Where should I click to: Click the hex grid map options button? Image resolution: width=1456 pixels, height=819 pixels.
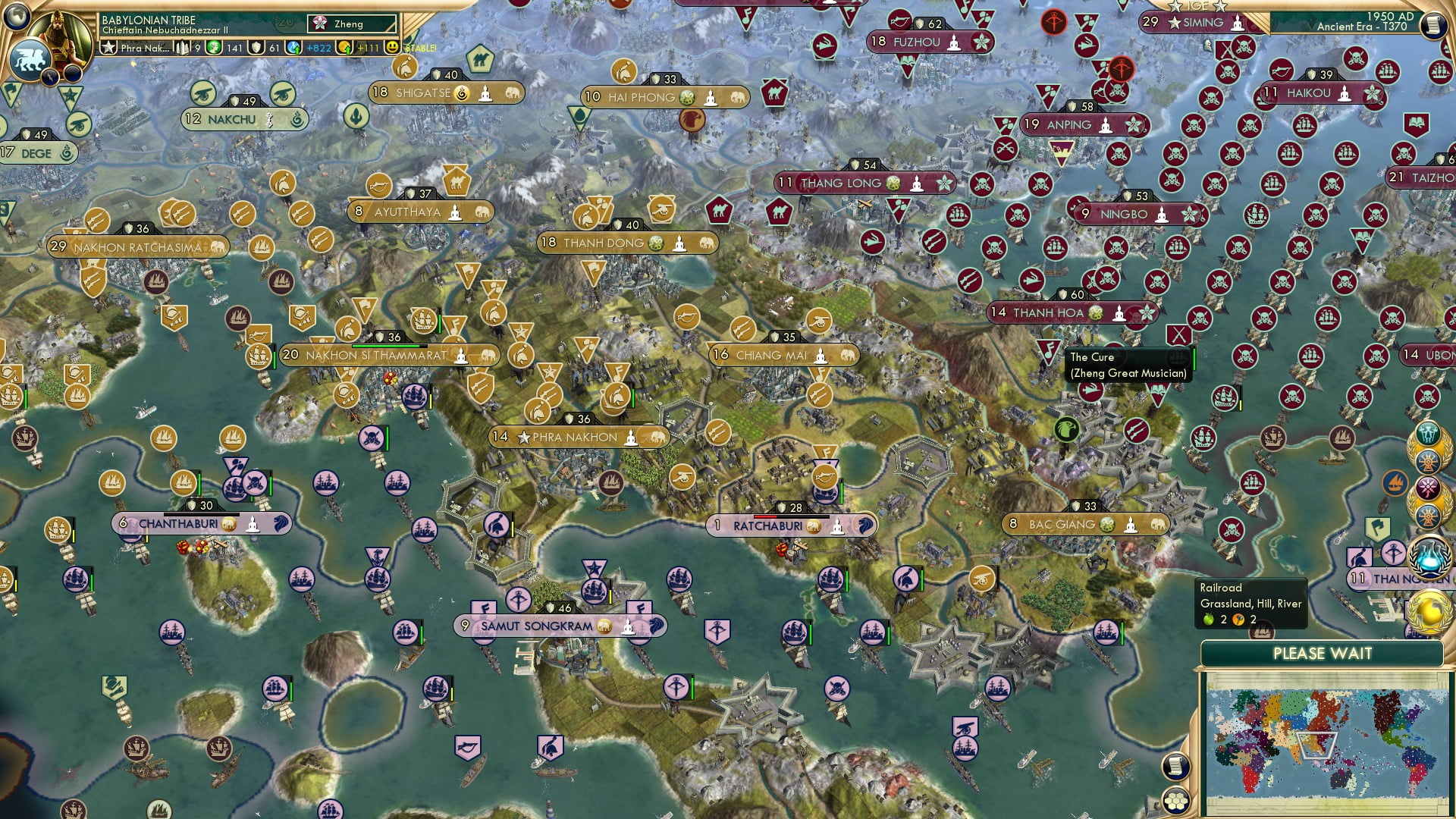click(1175, 802)
